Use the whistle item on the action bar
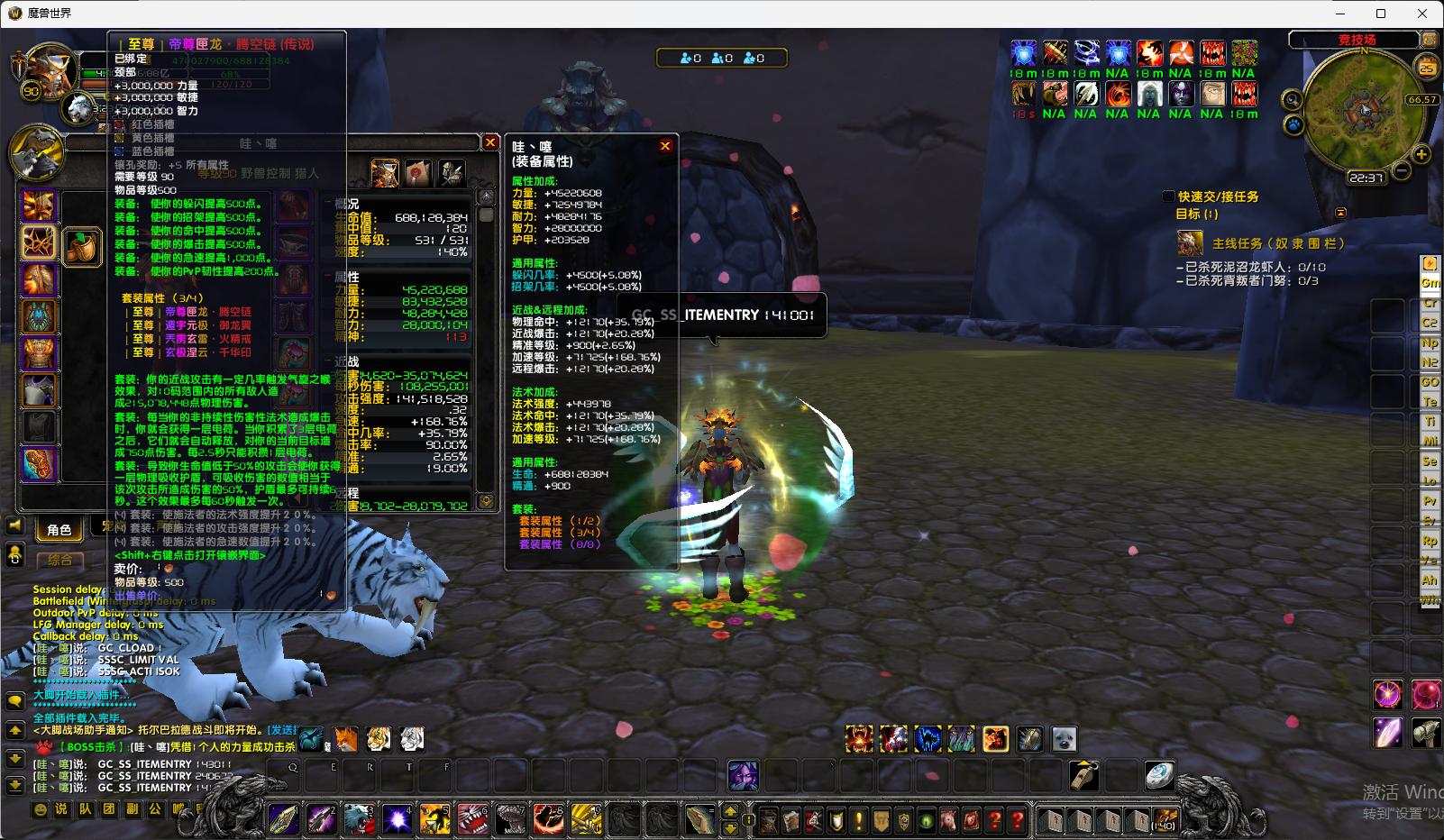 [x=1083, y=775]
